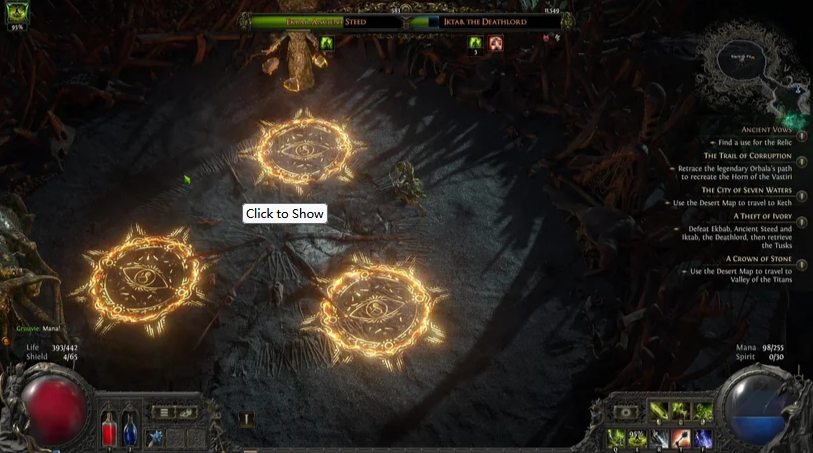
Task: Click the "Click to Show" overlay button
Action: pyautogui.click(x=285, y=214)
